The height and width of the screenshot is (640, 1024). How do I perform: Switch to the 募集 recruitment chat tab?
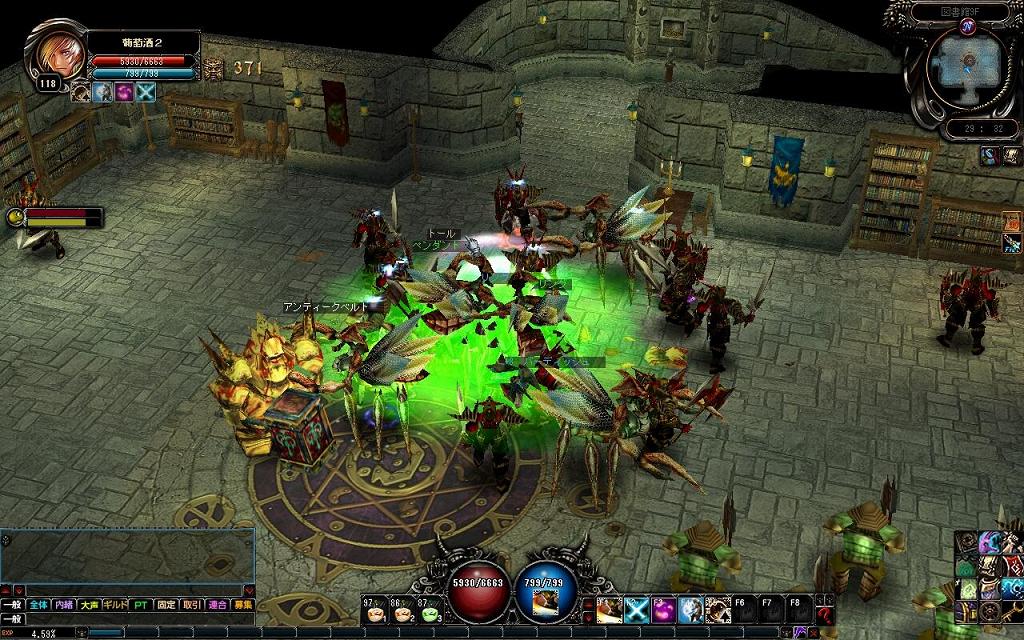(x=243, y=605)
